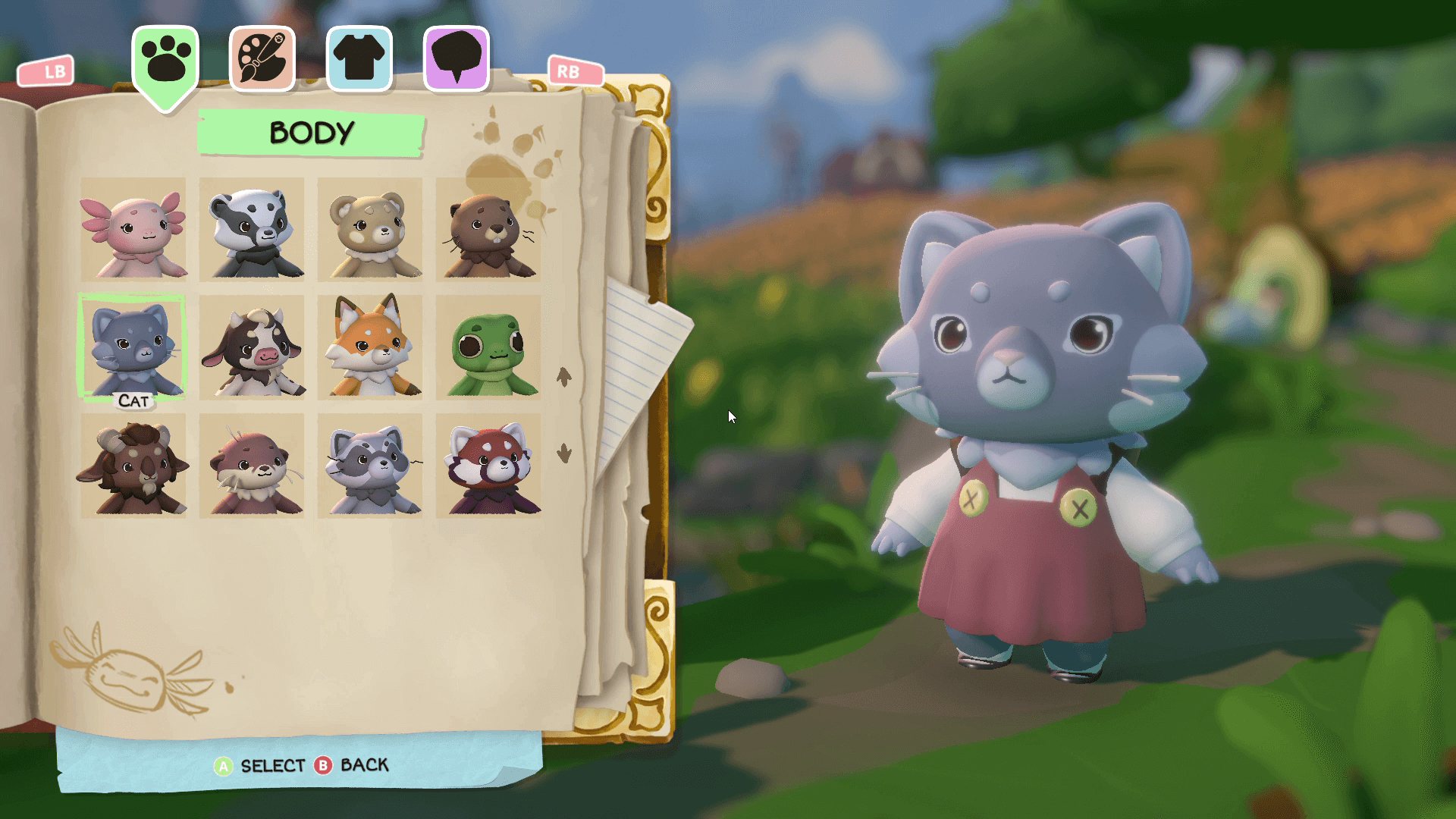The image size is (1456, 819).
Task: Switch to the paw print Body tab
Action: point(165,61)
